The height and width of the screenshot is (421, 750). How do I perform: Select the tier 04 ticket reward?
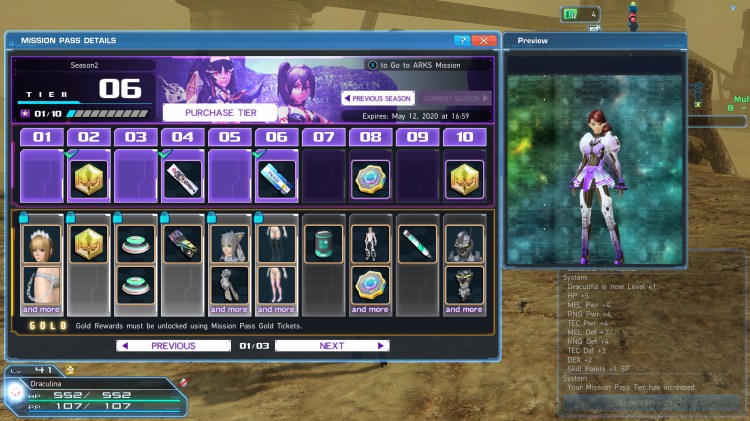coord(182,179)
